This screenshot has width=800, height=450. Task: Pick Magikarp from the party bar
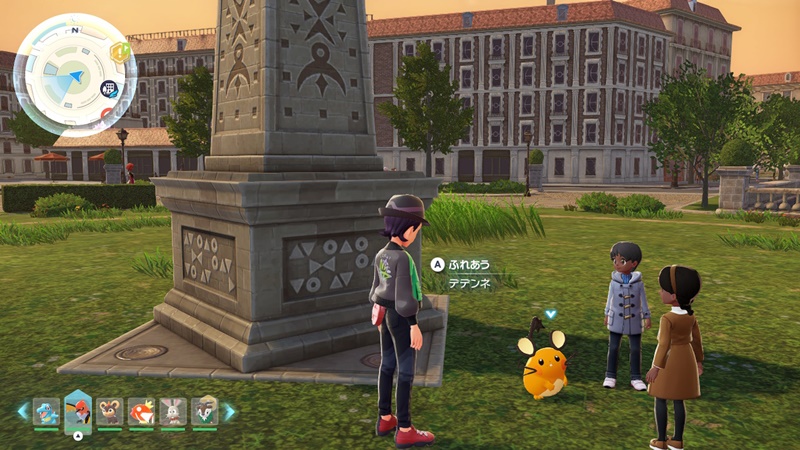[x=141, y=411]
